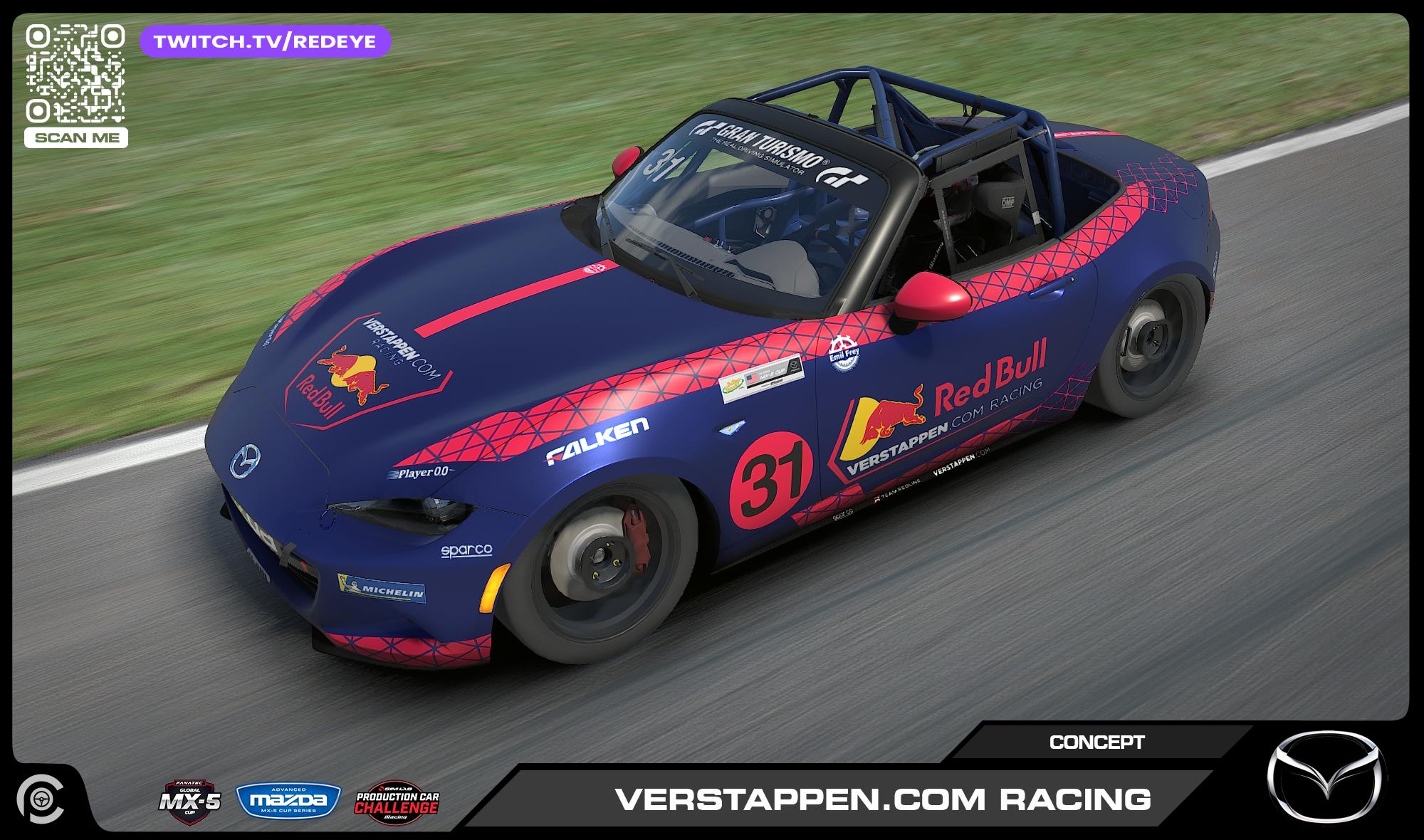The width and height of the screenshot is (1424, 840).
Task: Click the steering wheel emblem in the corner
Action: tap(40, 801)
